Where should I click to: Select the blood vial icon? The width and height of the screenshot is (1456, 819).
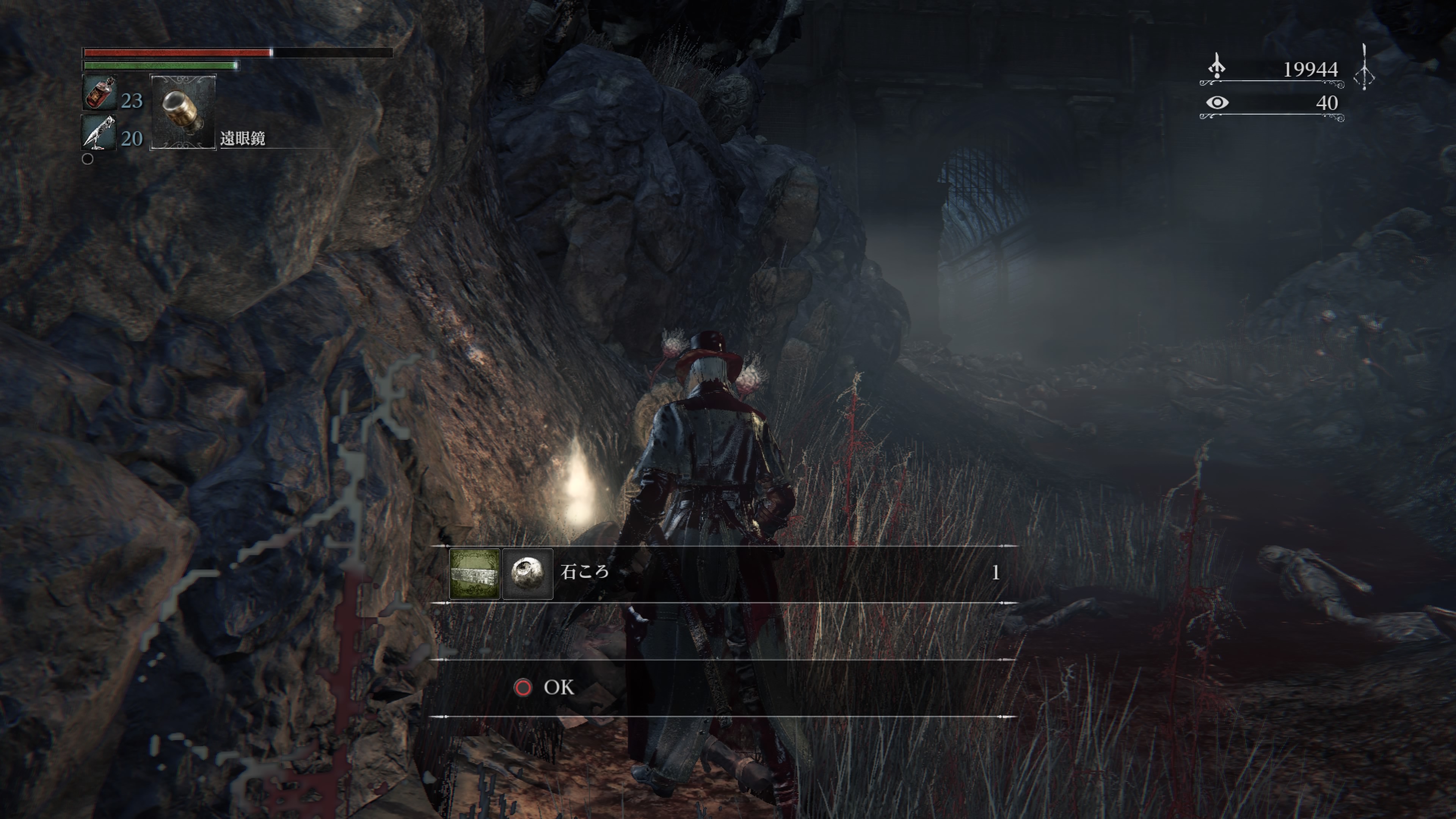click(99, 93)
